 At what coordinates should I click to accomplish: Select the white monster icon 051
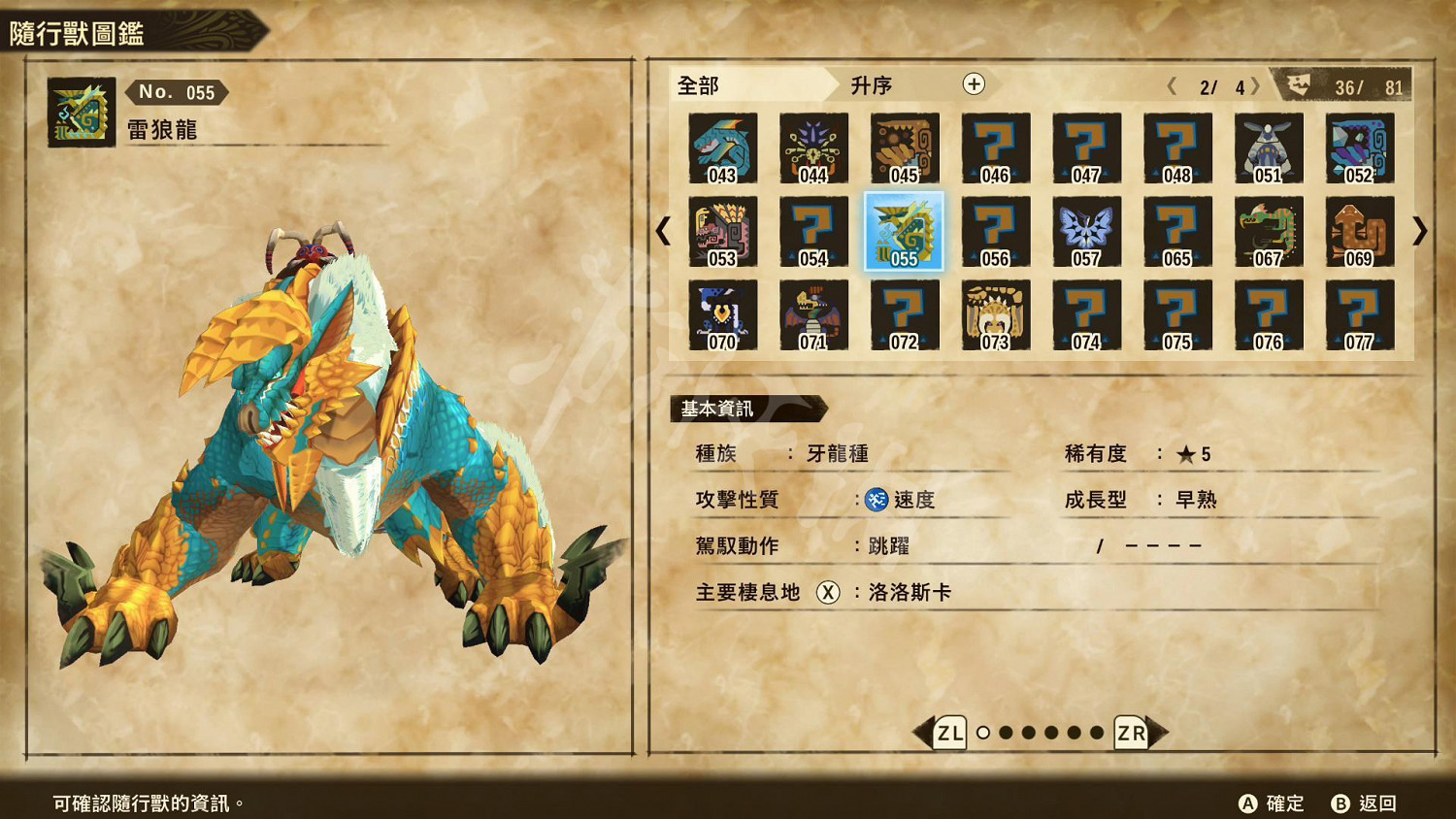1269,149
